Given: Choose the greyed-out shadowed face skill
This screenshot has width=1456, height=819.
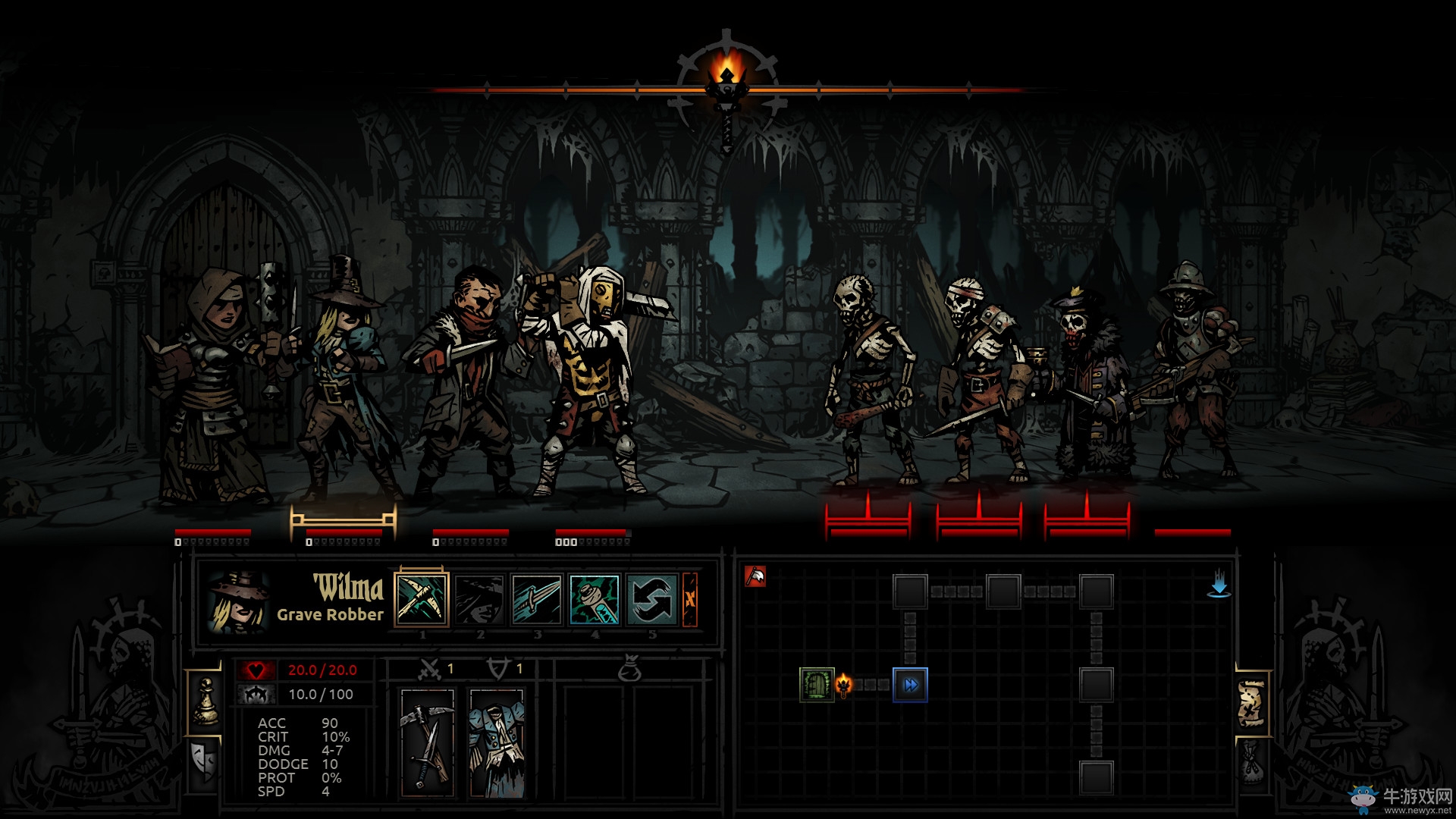Looking at the screenshot, I should (479, 600).
